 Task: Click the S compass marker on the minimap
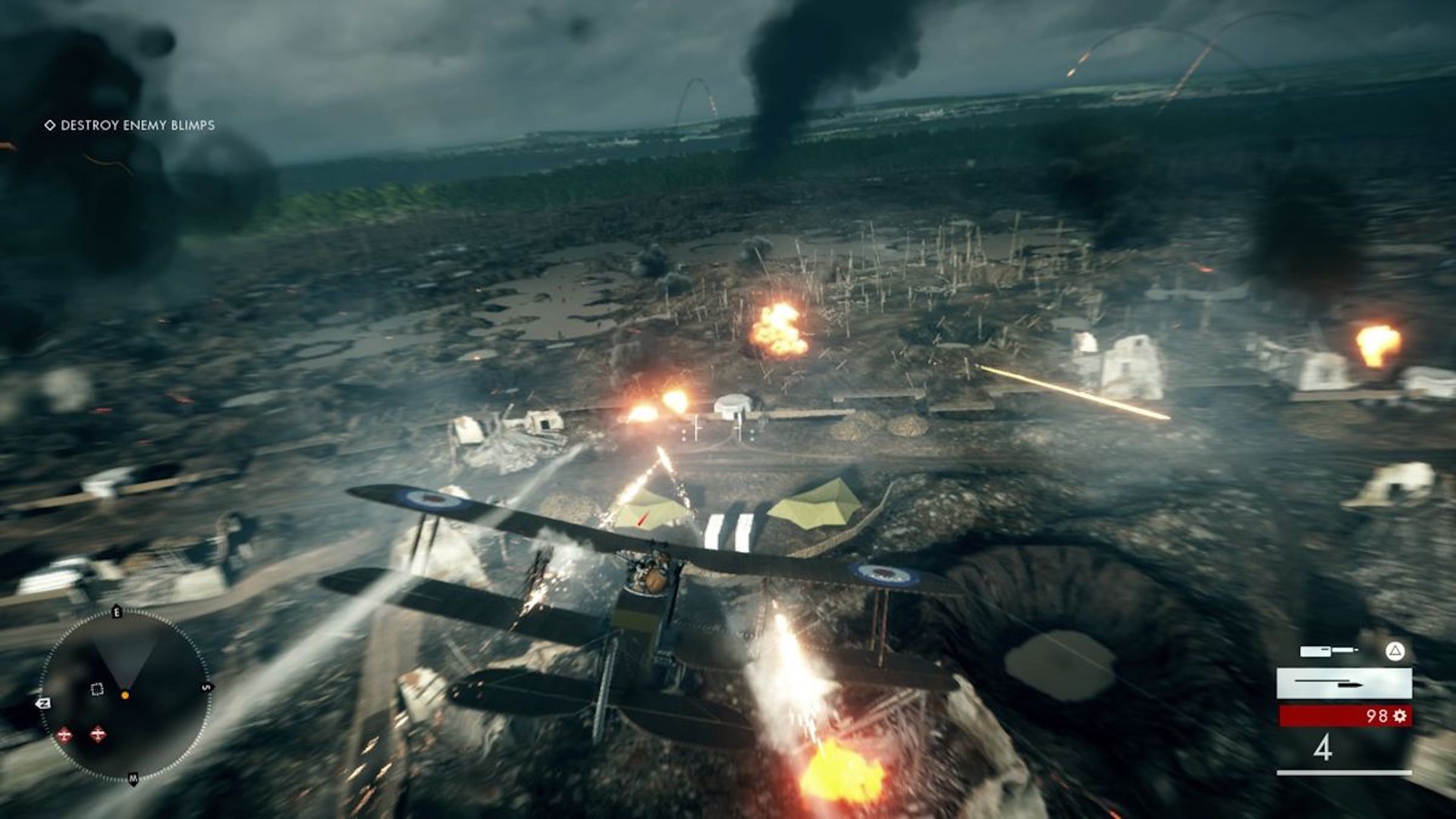206,687
